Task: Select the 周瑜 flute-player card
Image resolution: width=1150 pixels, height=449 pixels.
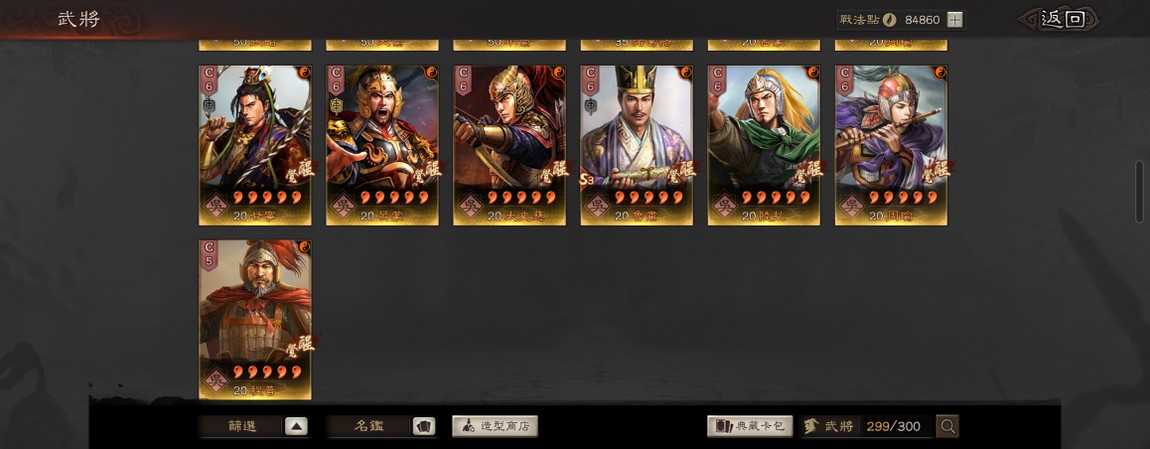Action: 890,145
